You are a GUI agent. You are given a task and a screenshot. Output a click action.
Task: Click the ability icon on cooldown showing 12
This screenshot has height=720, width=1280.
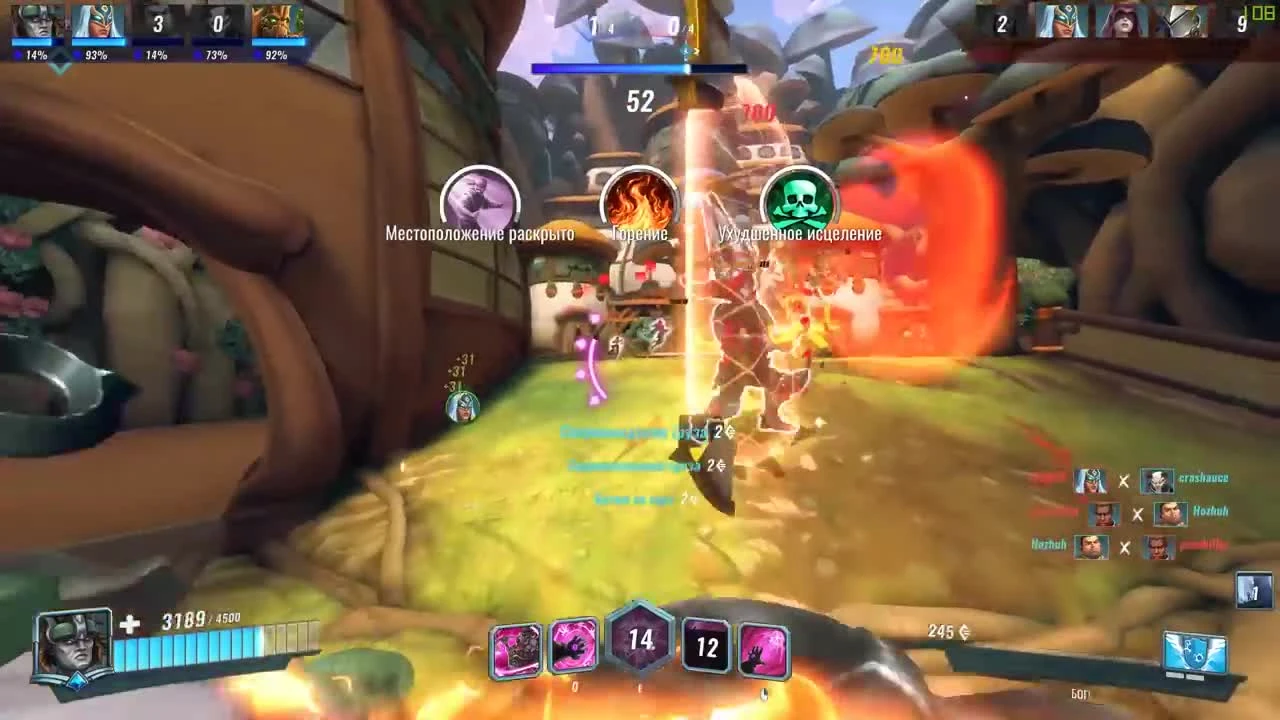click(x=706, y=647)
